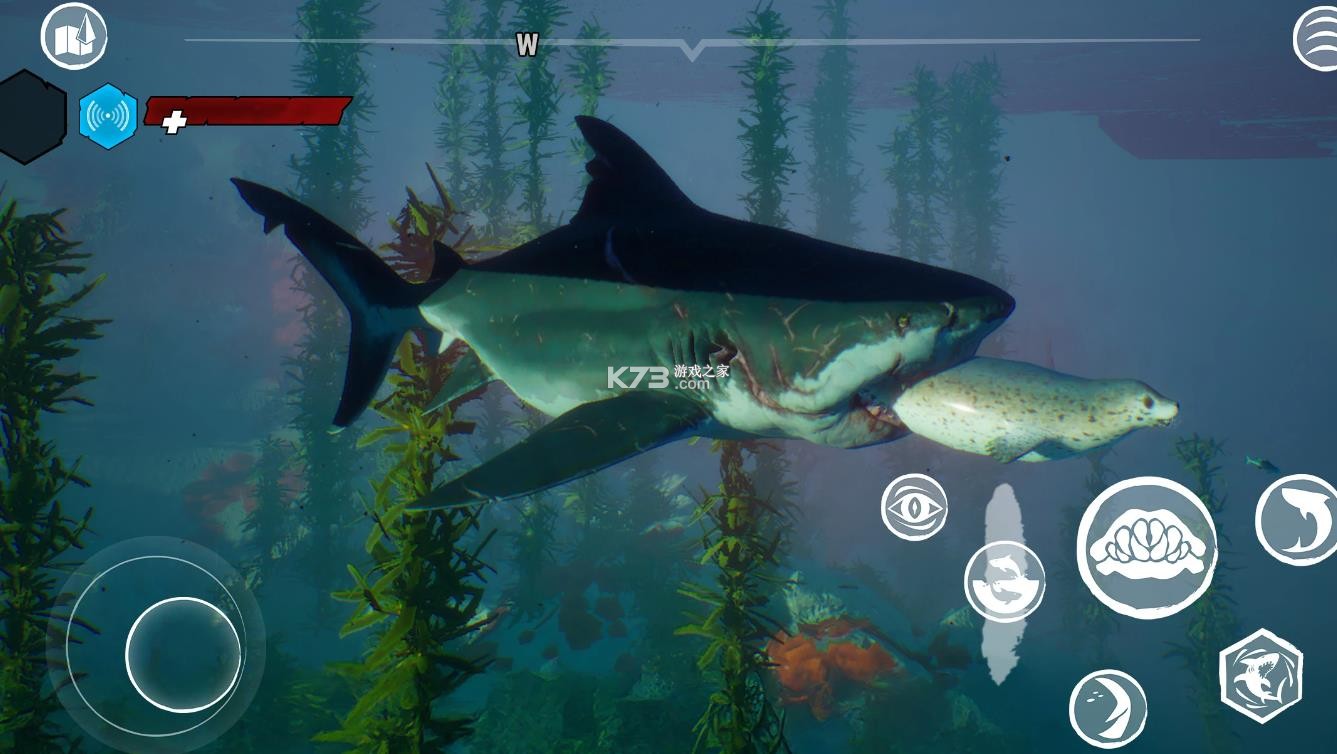Expand the map panel from its corner icon
1337x754 pixels.
point(73,34)
